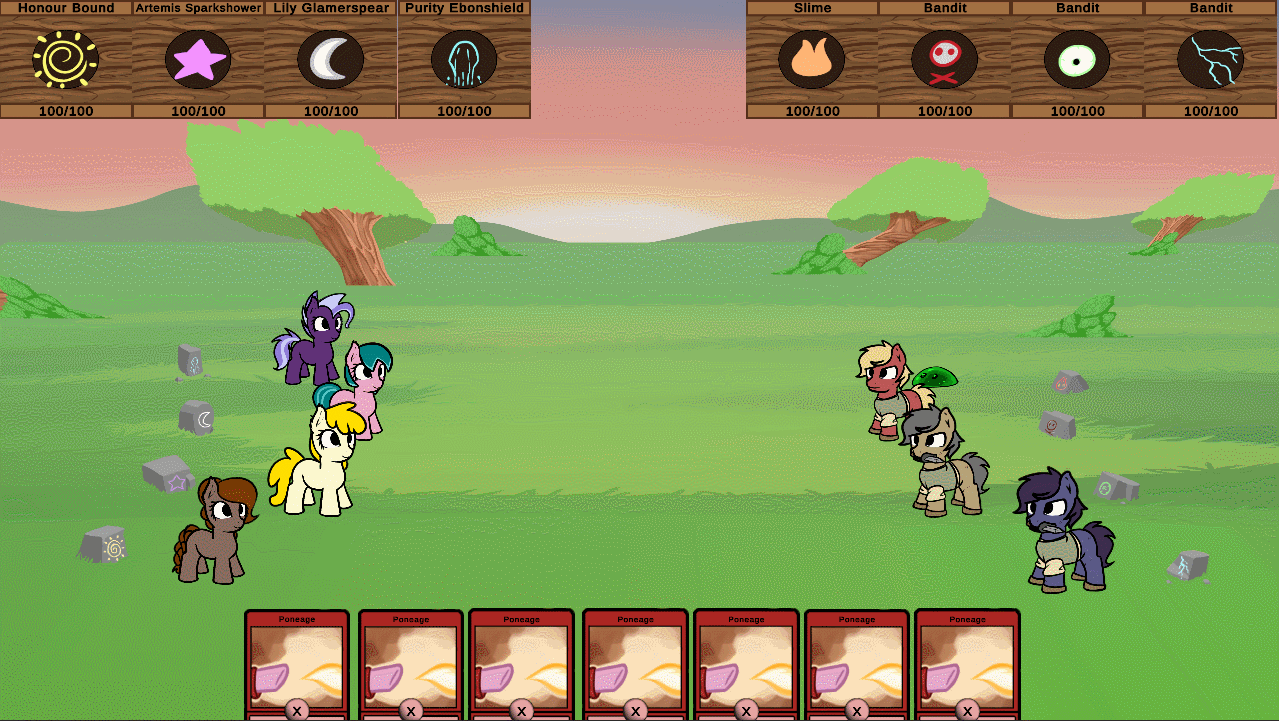Choose Artemis Sparkshower's pink star portrait
This screenshot has width=1279, height=721.
pos(198,60)
